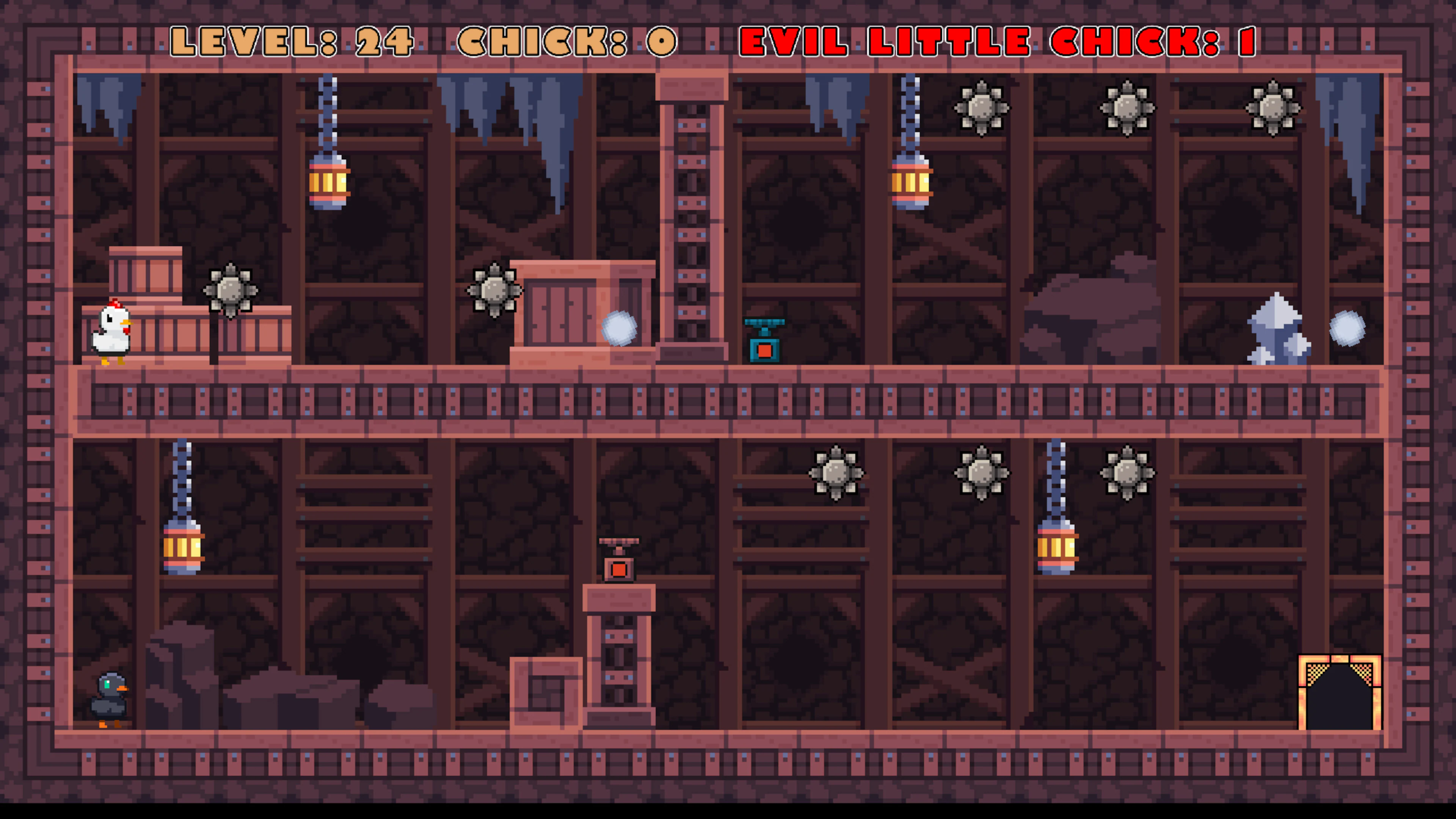Image resolution: width=1456 pixels, height=819 pixels.
Task: Click the CHICK: 0 score text
Action: [x=565, y=39]
